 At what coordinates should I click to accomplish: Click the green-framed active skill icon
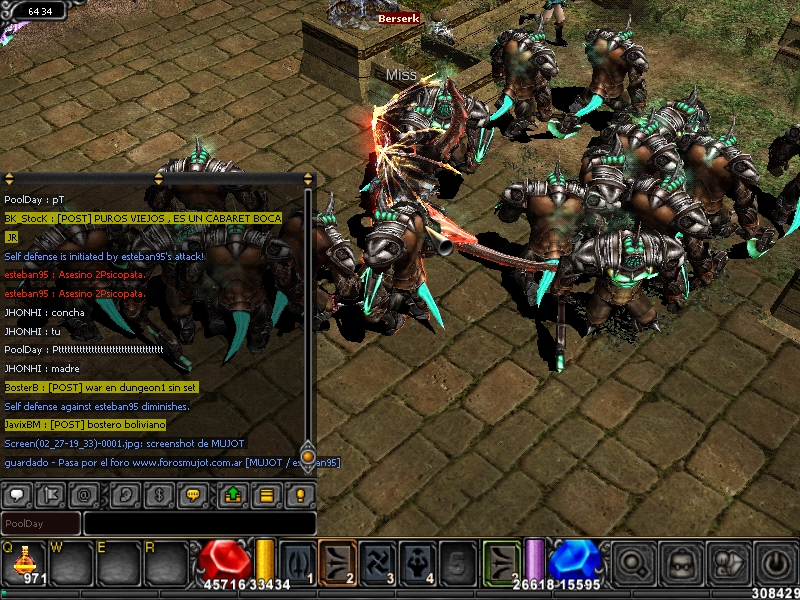click(501, 561)
